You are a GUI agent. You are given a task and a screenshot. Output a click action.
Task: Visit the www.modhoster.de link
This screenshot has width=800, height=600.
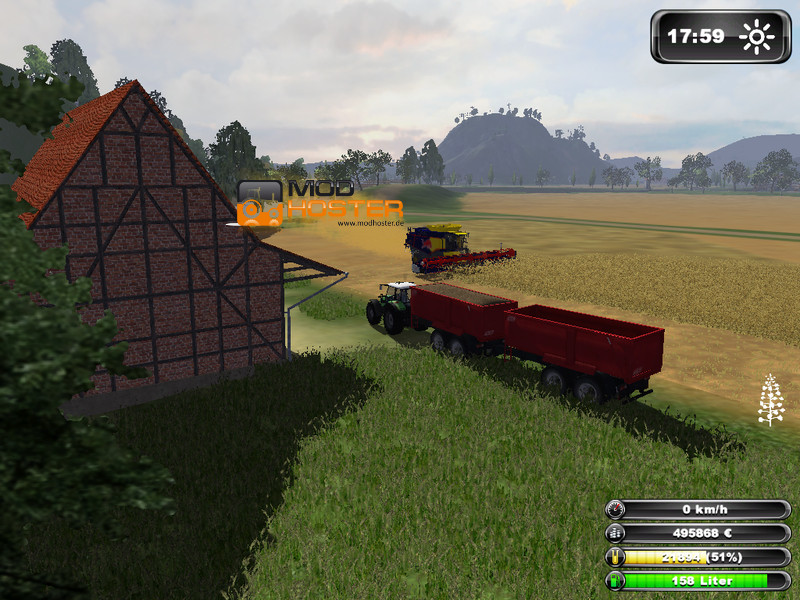click(370, 223)
